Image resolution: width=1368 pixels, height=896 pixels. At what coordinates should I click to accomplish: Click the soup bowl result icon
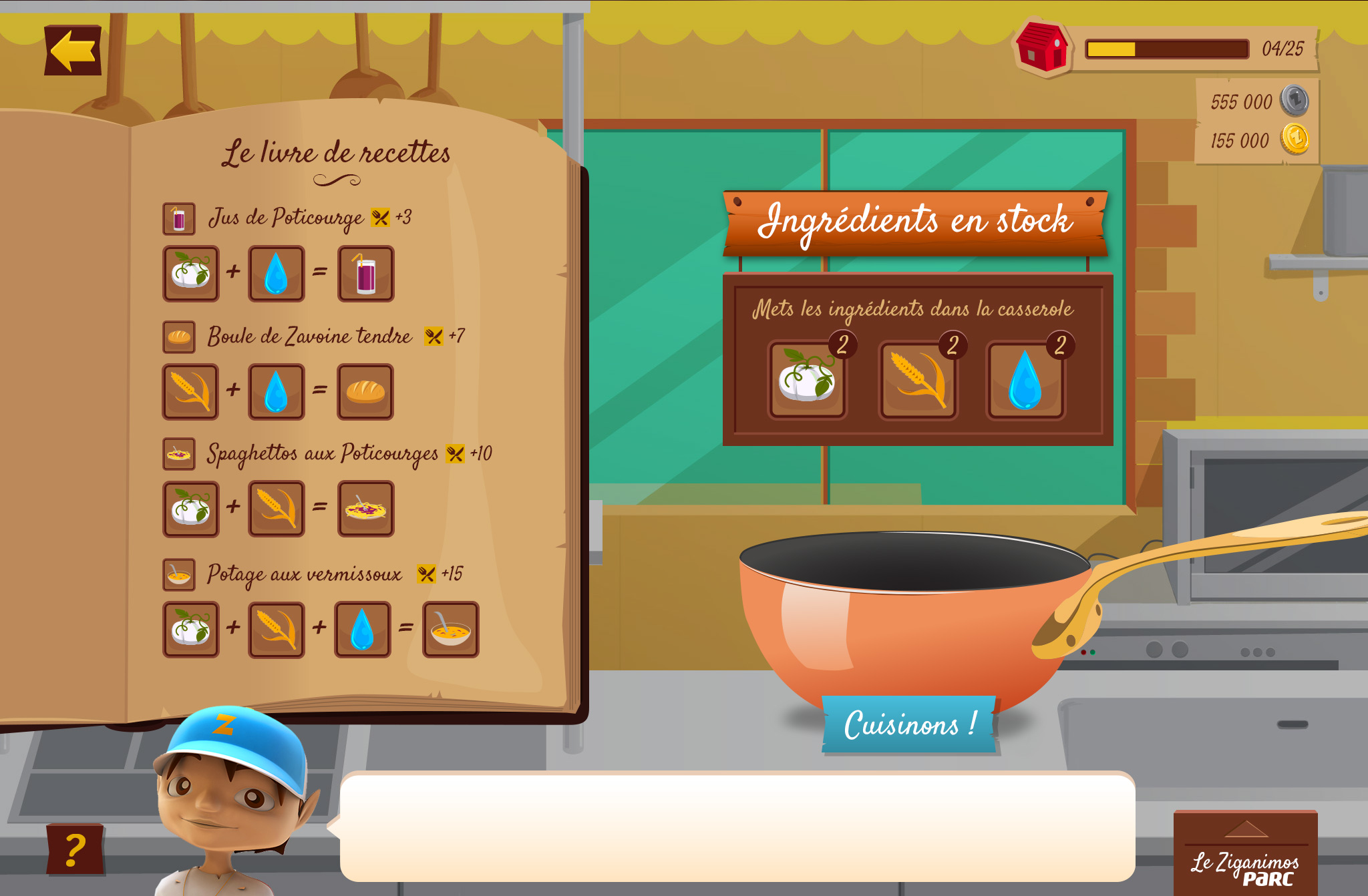[x=451, y=630]
